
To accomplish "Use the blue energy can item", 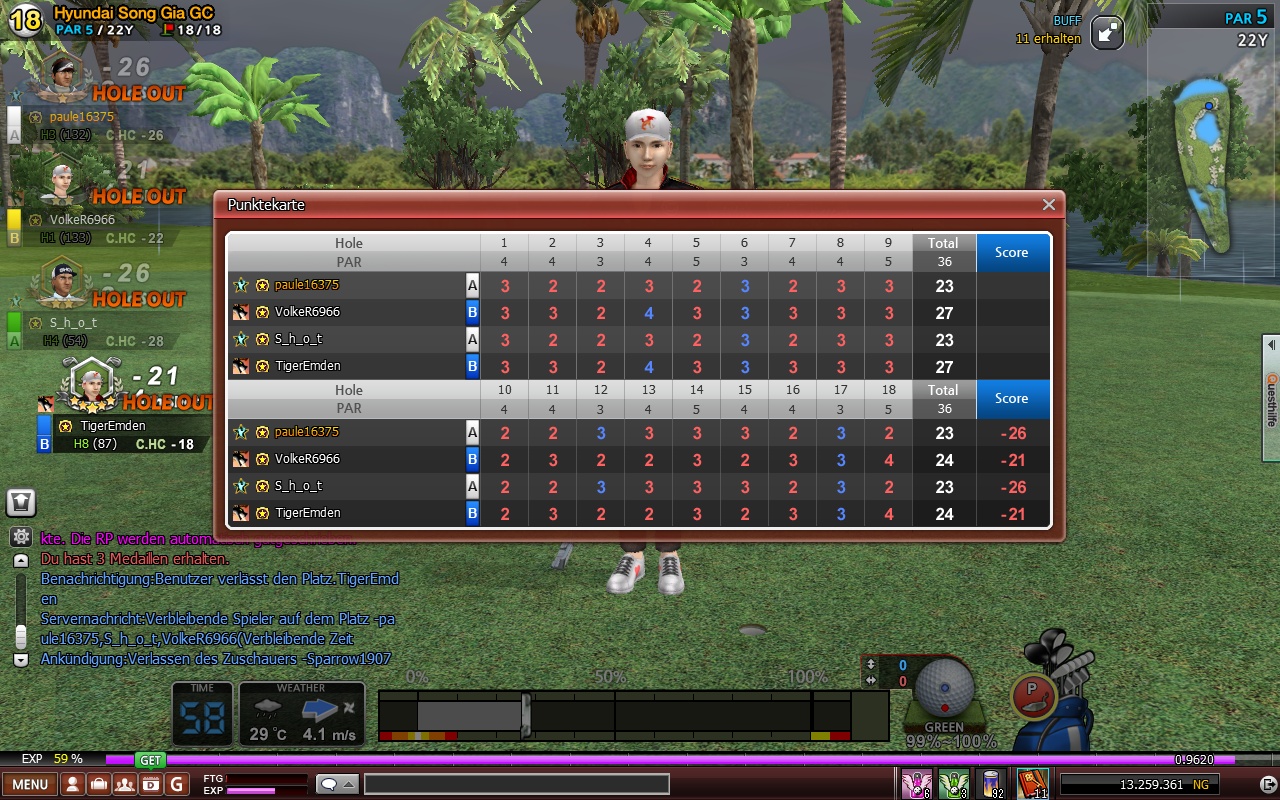I will pyautogui.click(x=992, y=783).
